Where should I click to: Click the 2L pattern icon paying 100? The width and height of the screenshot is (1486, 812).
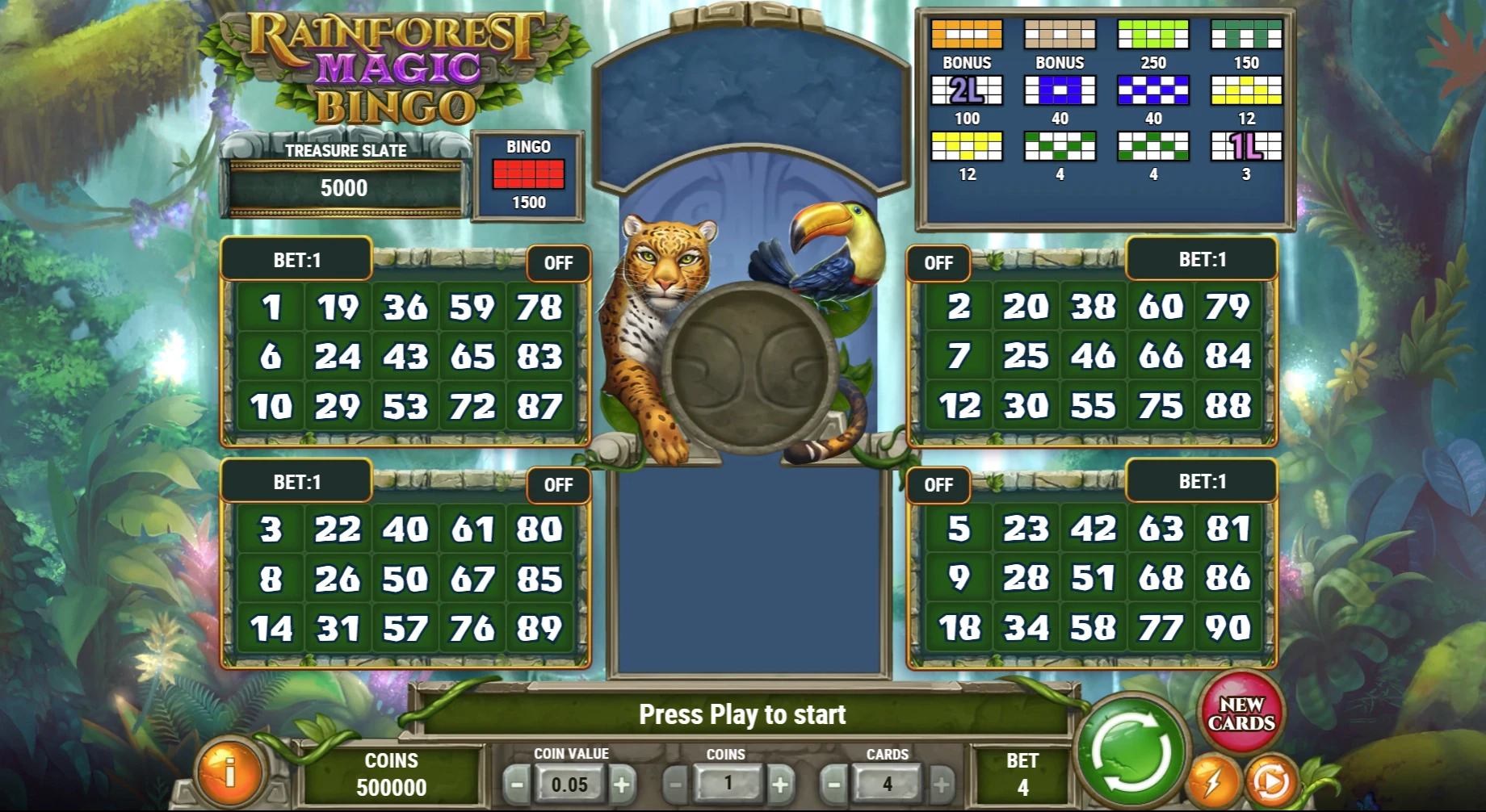tap(968, 90)
